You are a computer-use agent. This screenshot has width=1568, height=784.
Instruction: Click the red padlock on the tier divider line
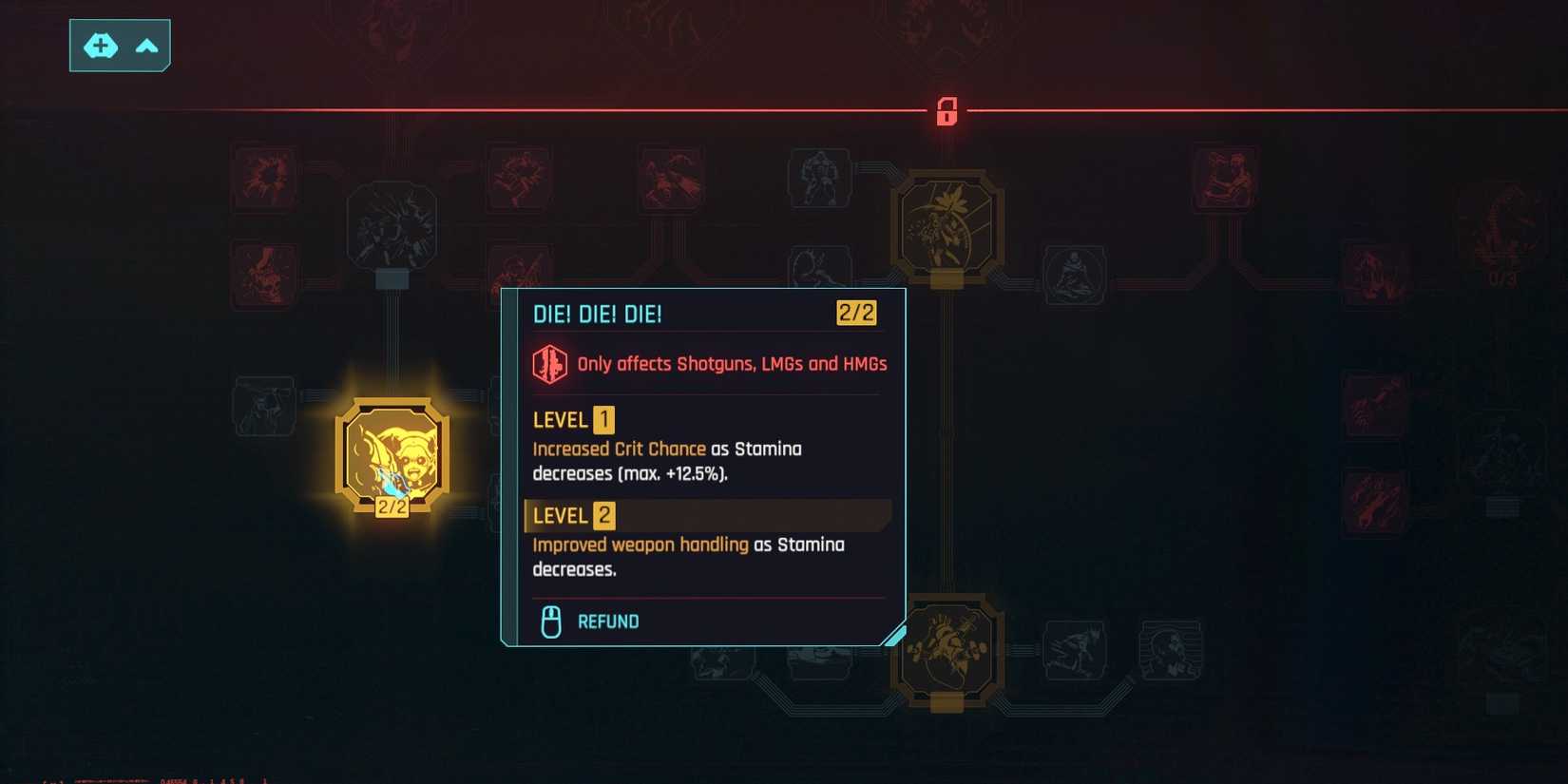947,111
